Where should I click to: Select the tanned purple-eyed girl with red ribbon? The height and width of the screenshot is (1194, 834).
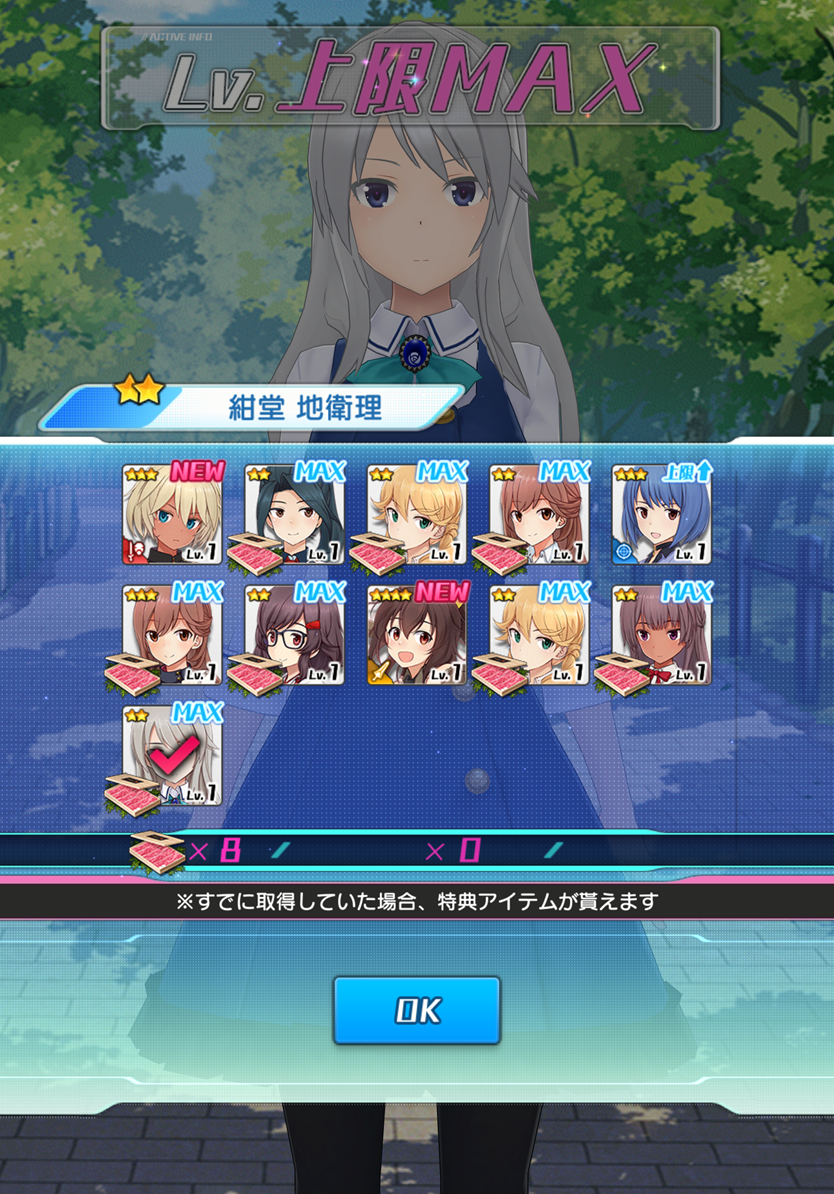pos(661,636)
